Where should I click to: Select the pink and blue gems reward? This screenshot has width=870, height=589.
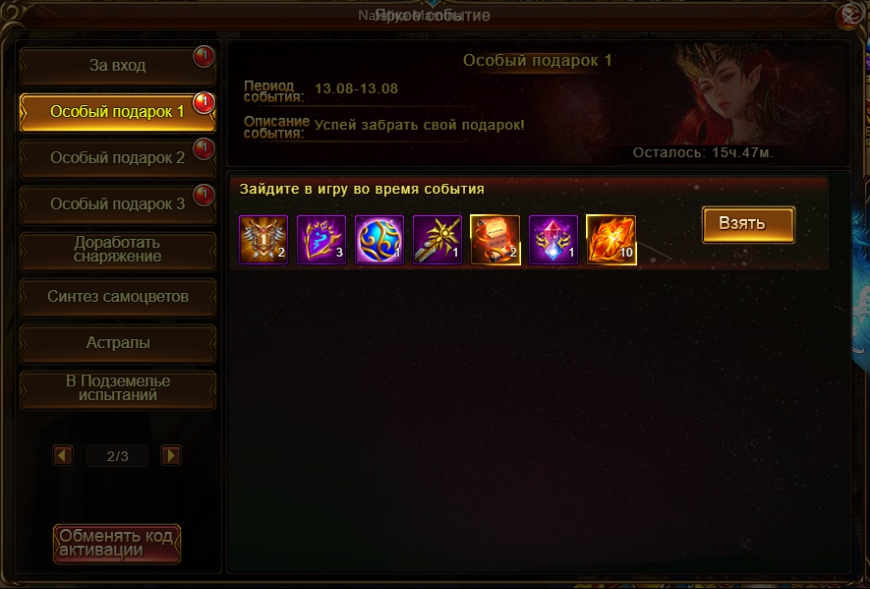553,240
